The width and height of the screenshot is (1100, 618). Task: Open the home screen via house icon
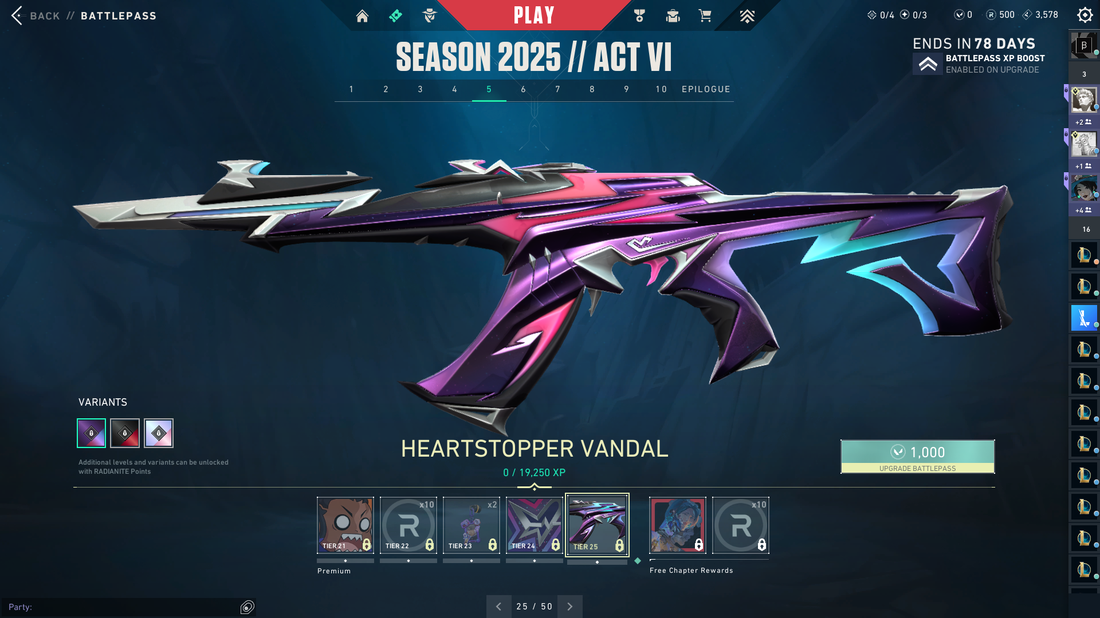(362, 16)
